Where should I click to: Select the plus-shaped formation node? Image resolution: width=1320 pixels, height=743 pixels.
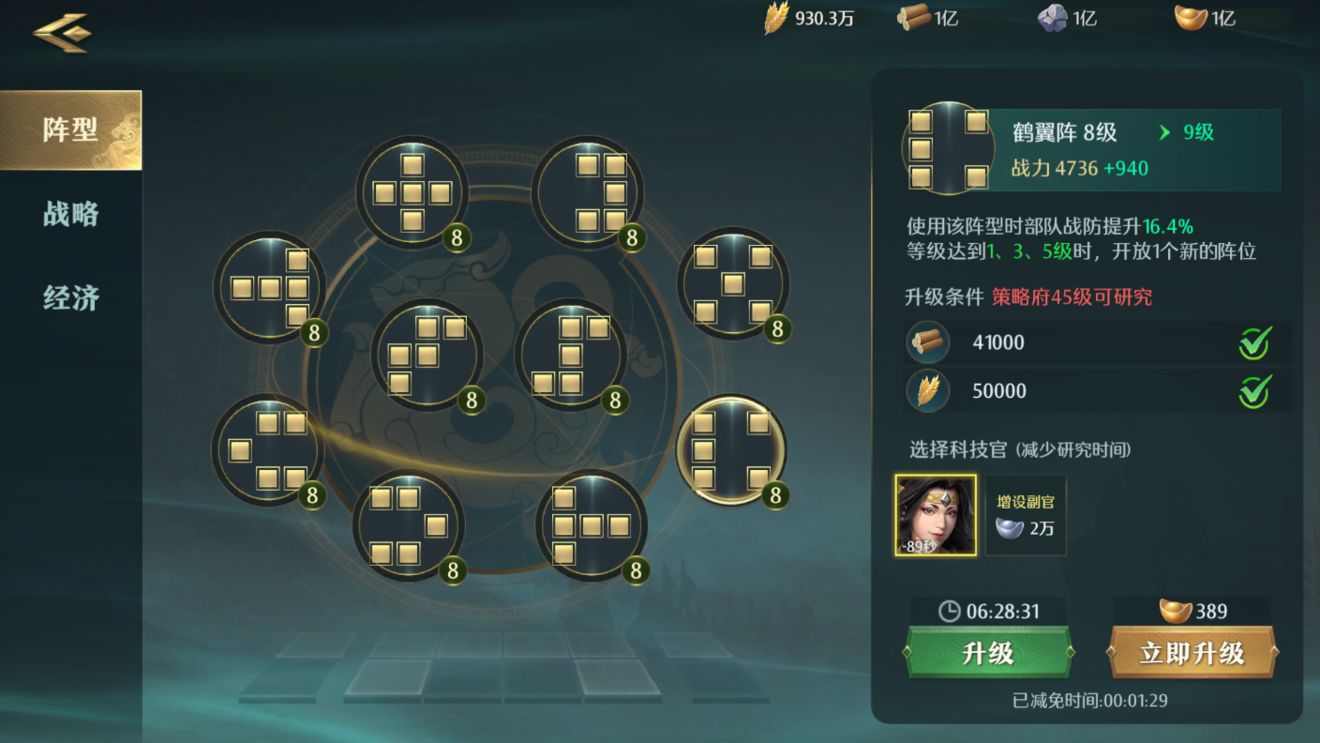point(412,192)
